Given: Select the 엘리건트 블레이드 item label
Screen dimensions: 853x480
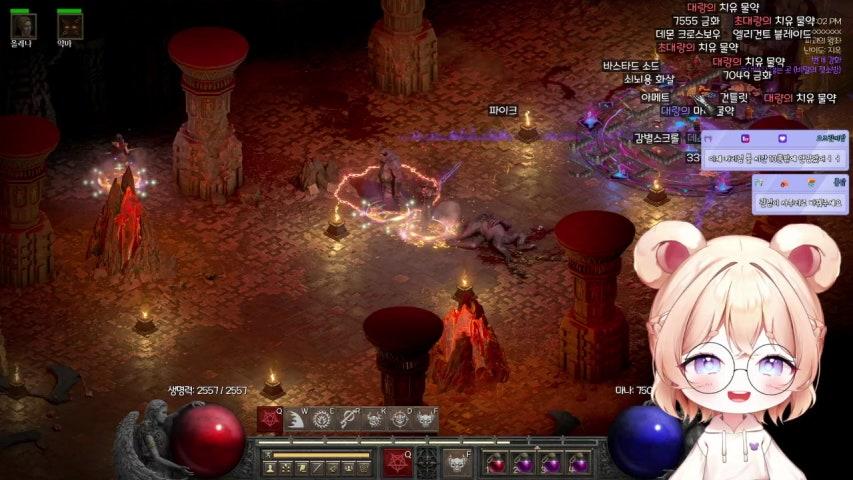Looking at the screenshot, I should point(771,34).
